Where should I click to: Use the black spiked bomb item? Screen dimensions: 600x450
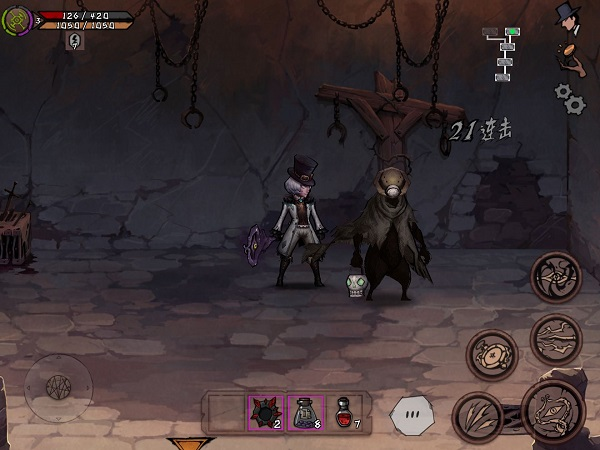tap(266, 411)
